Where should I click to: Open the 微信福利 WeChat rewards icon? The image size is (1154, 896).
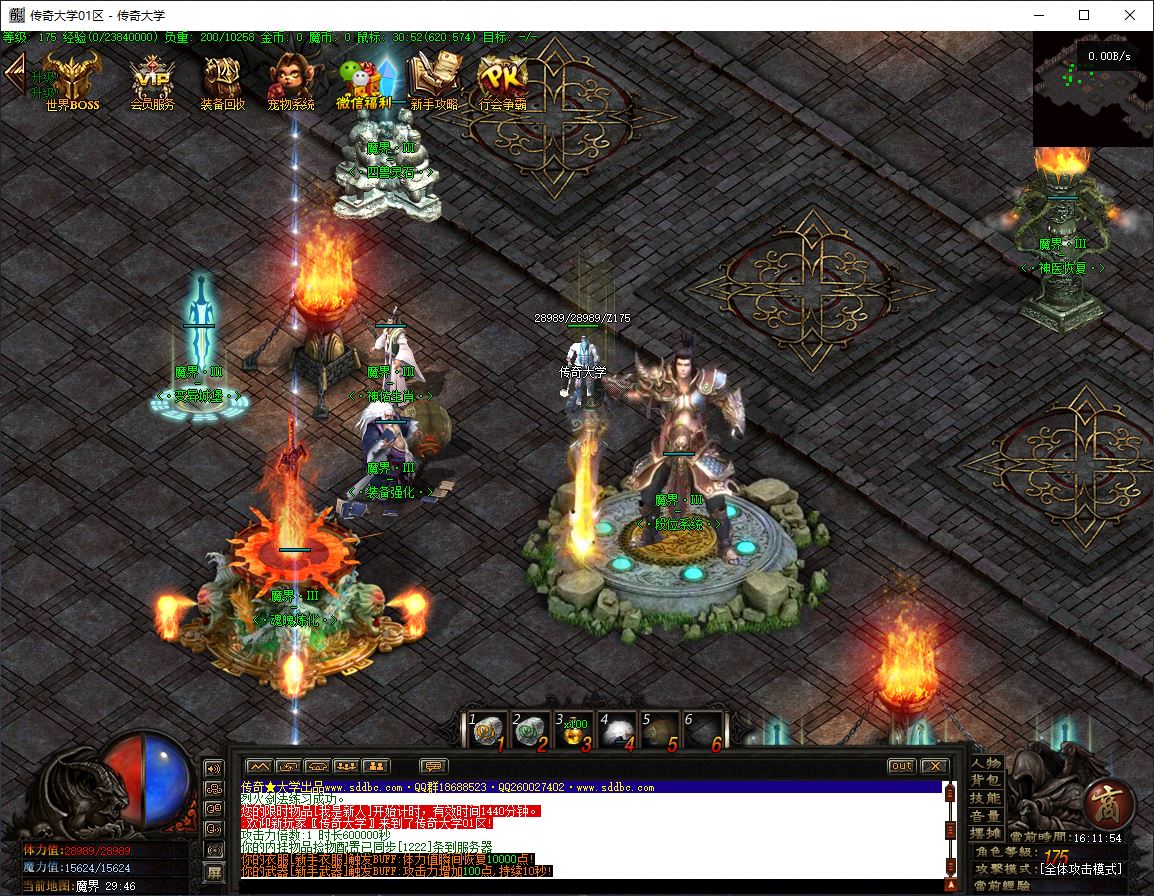[x=364, y=78]
